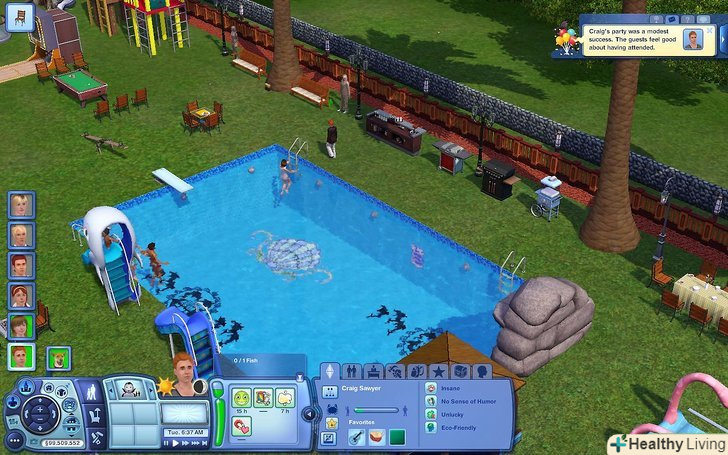This screenshot has height=455, width=728.
Task: Set game speed to normal play
Action: 176,443
